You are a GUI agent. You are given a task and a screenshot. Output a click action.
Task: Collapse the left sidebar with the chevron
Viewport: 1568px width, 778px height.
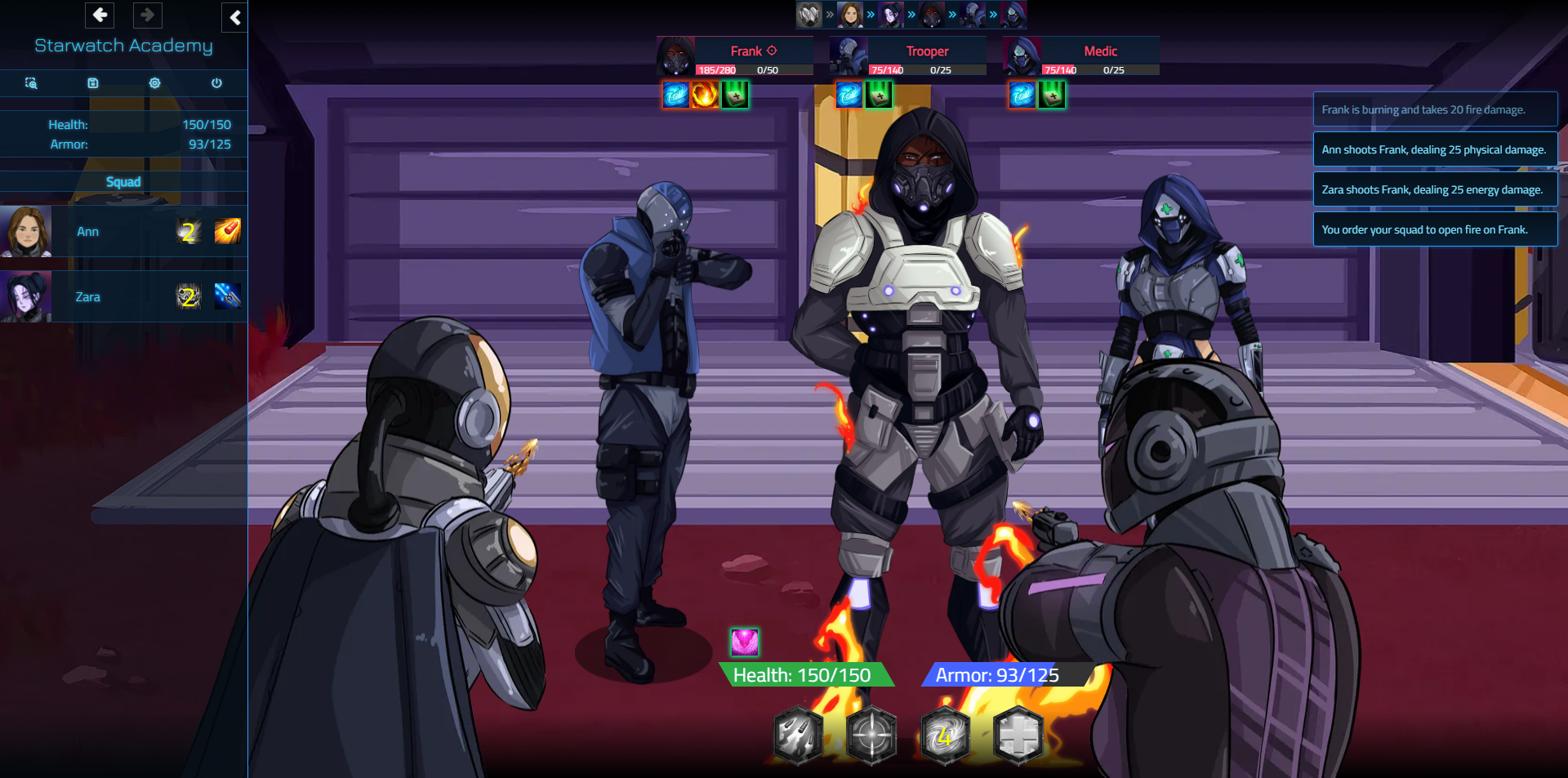(234, 18)
